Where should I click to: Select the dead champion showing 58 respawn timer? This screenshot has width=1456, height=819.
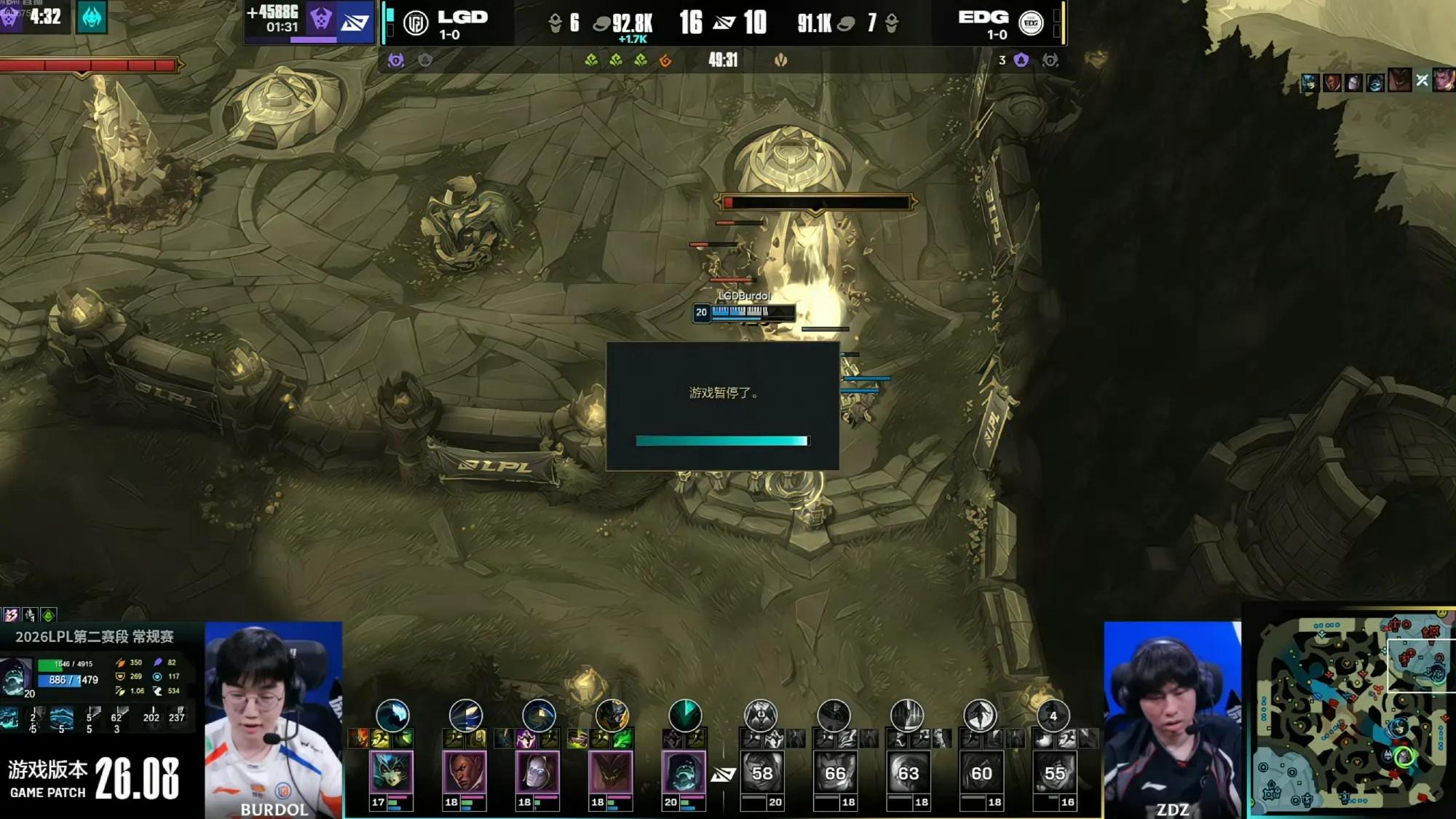761,772
